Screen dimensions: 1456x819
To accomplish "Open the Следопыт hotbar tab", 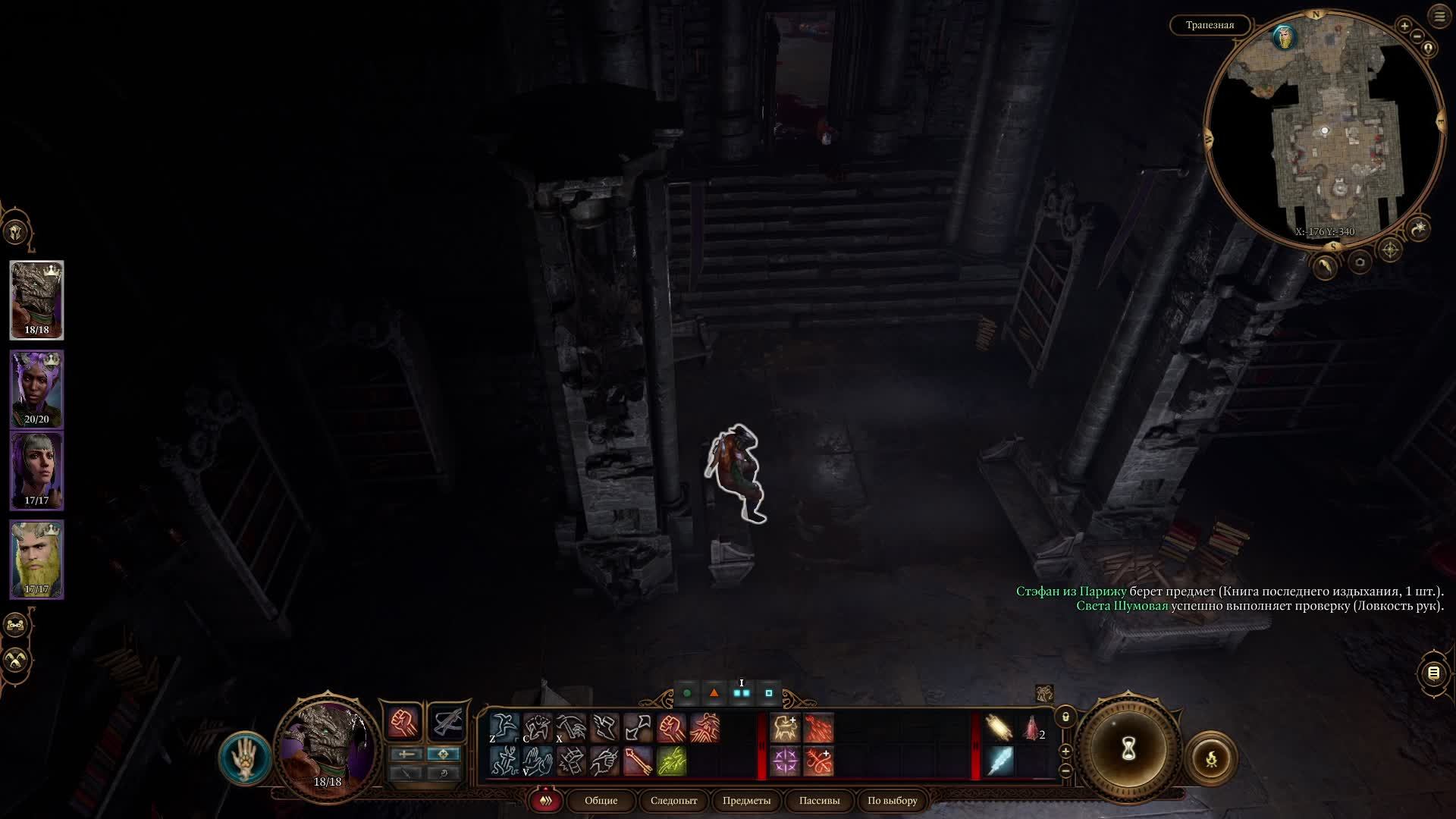I will (x=673, y=800).
